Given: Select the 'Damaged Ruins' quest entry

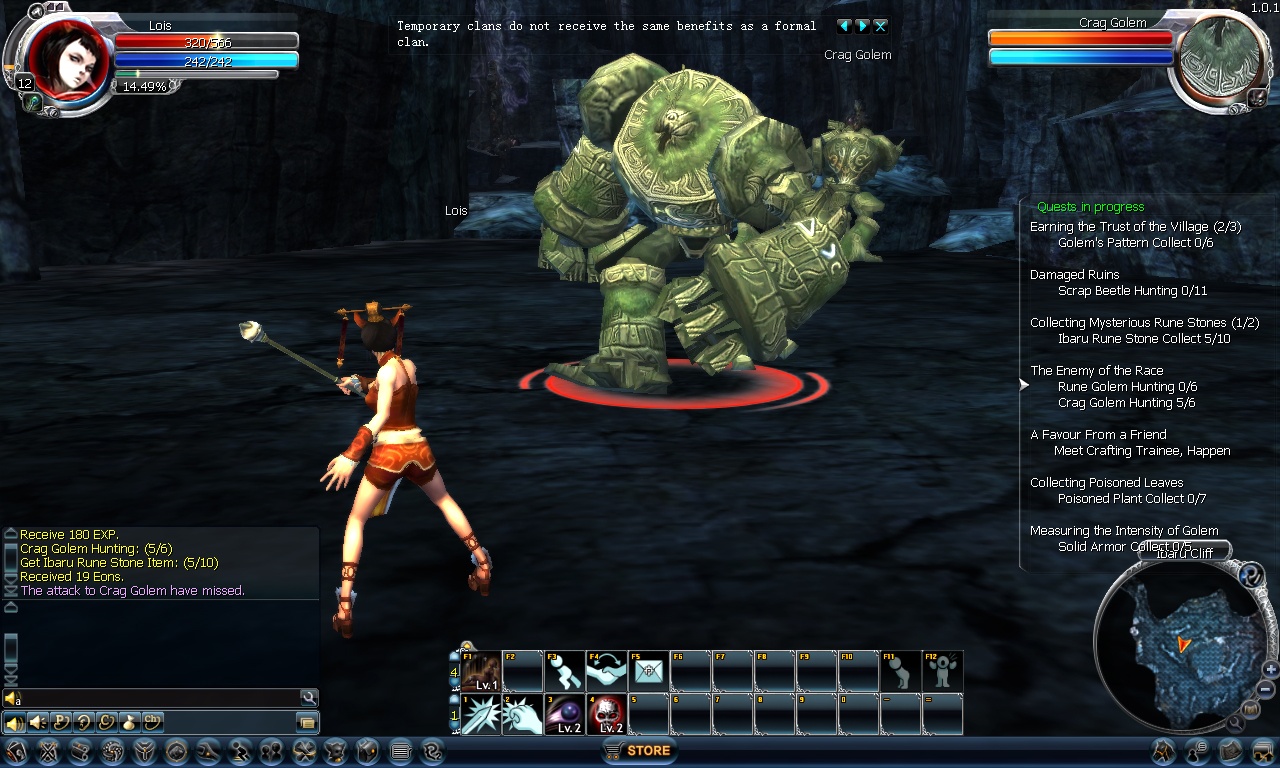Looking at the screenshot, I should pyautogui.click(x=1073, y=274).
